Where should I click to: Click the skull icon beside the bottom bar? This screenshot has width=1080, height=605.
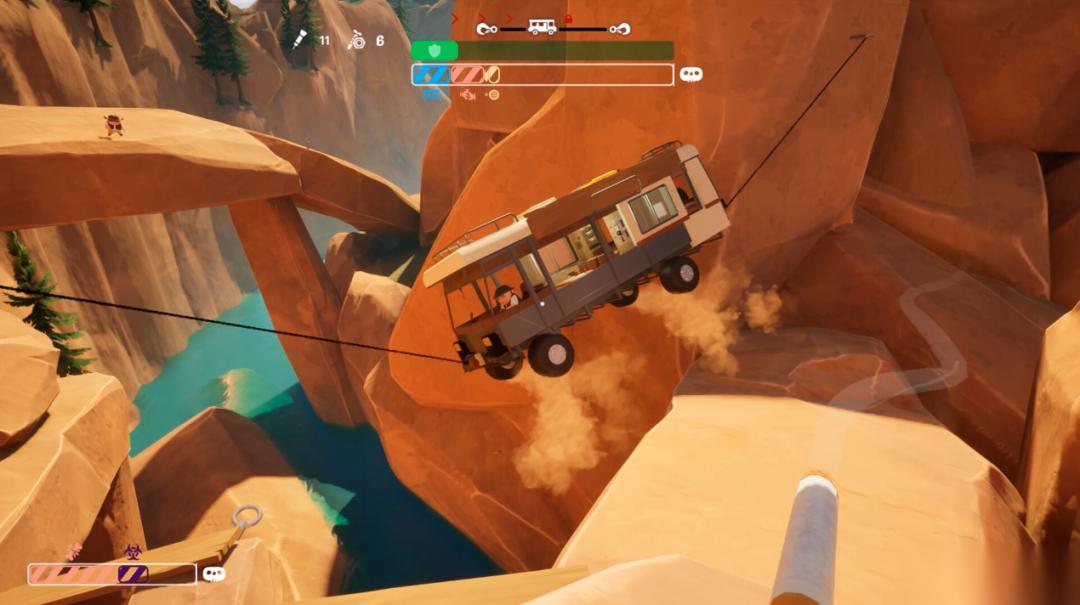tap(213, 574)
